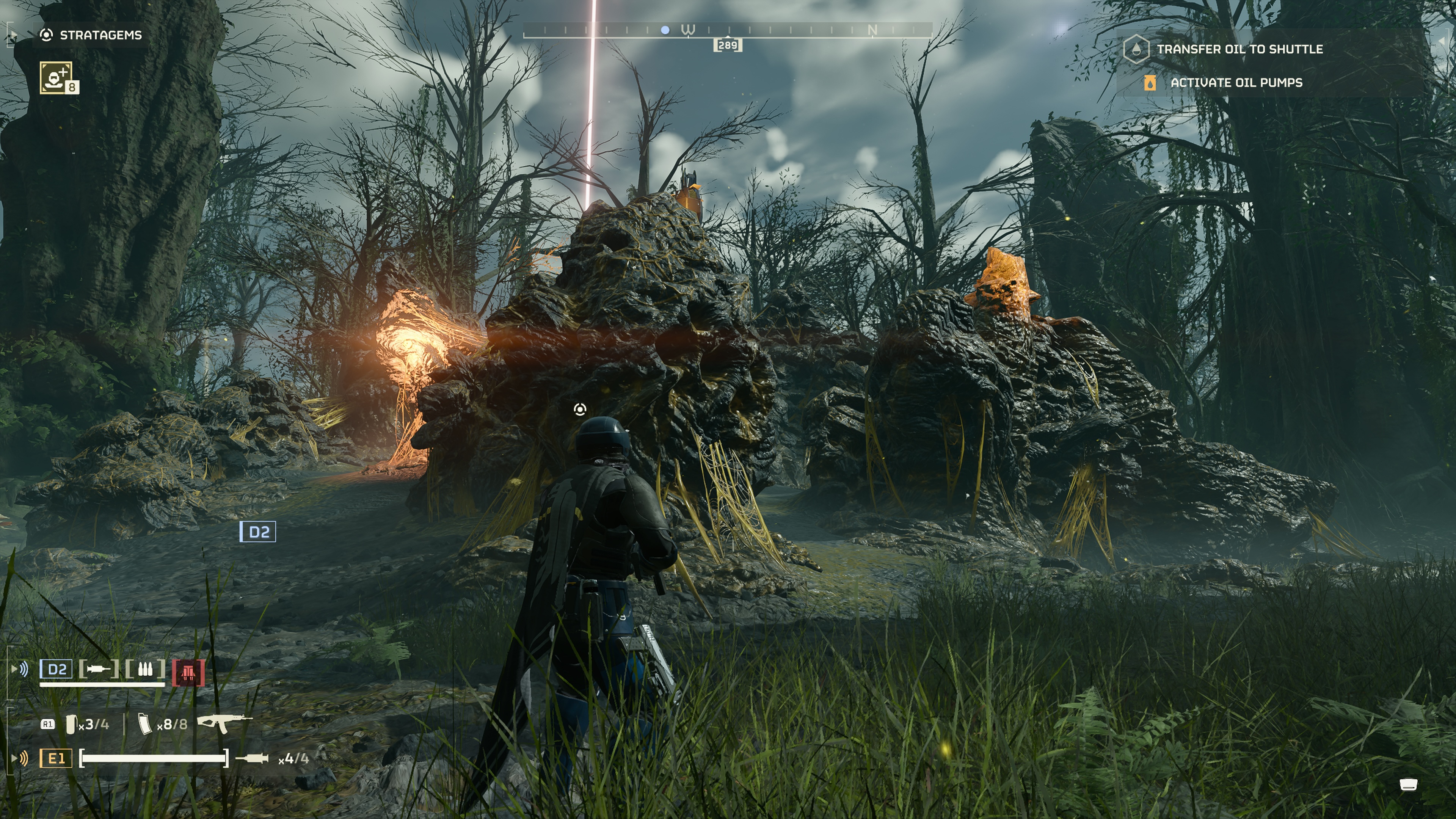Click the red hellpod icon beside D2
The image size is (1456, 819).
click(x=188, y=673)
